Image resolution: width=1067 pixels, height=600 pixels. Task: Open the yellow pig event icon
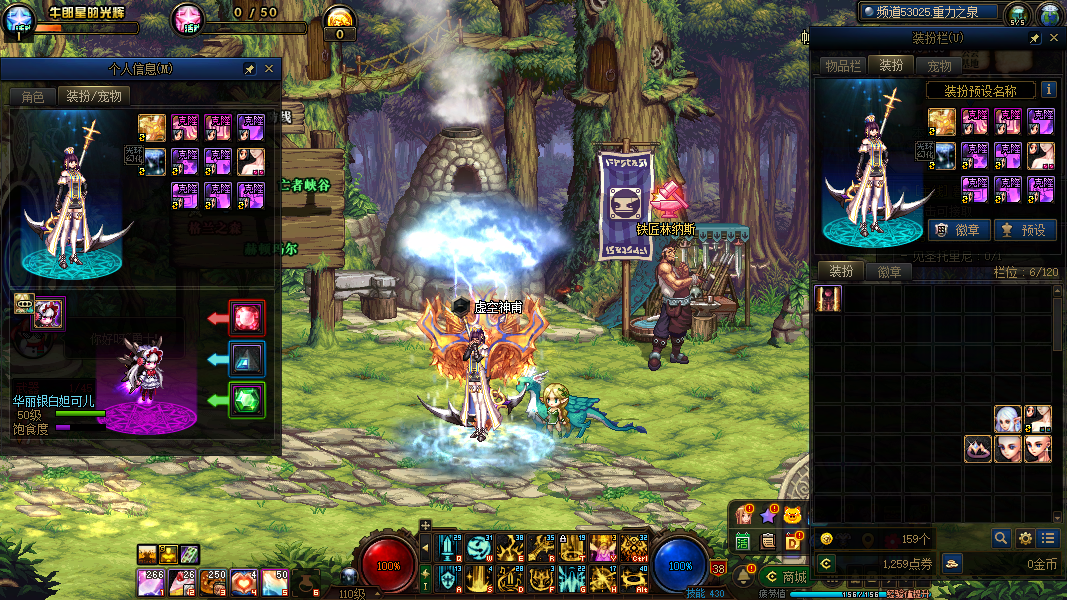794,516
